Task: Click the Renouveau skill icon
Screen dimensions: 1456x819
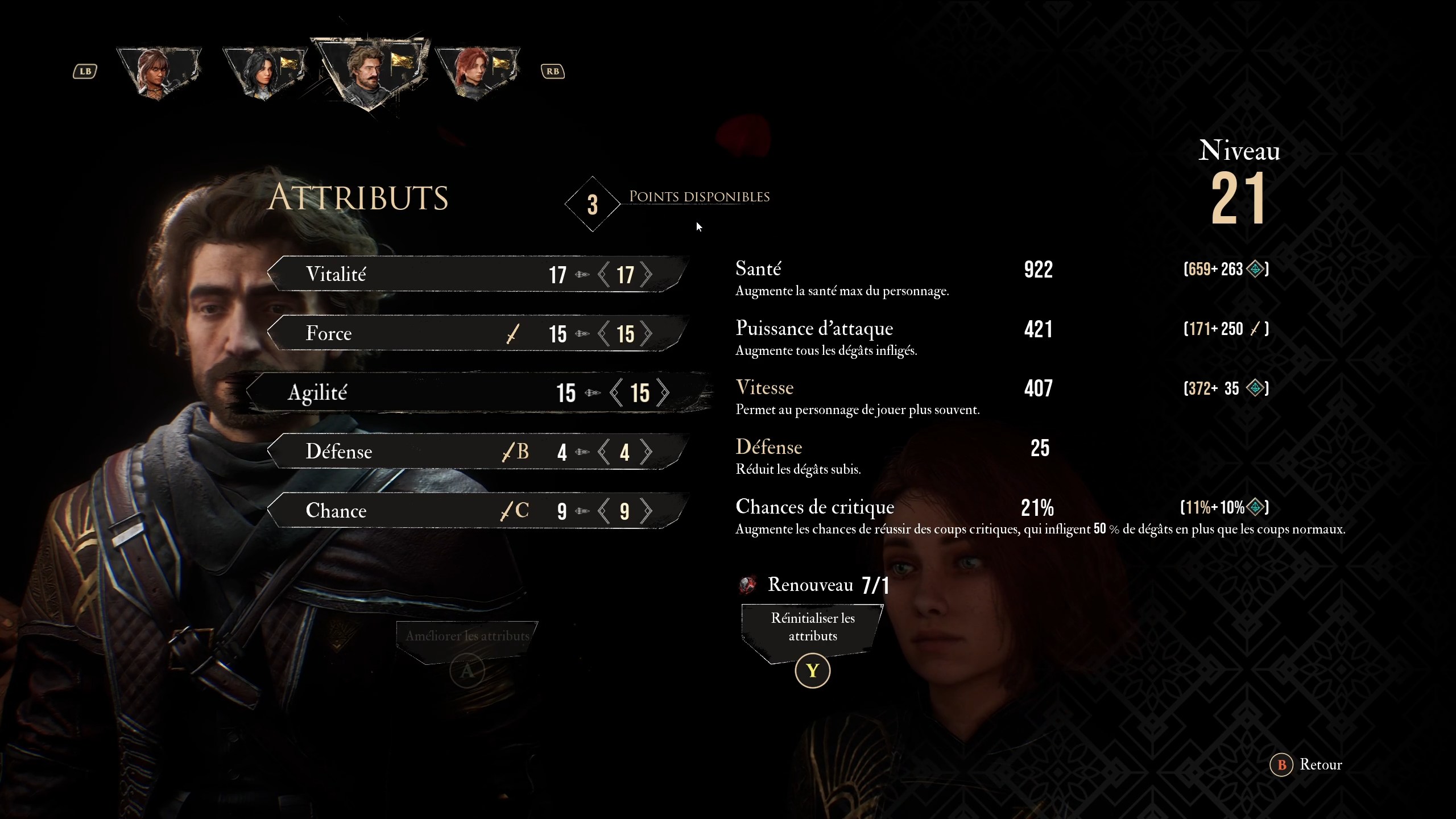Action: click(x=748, y=585)
